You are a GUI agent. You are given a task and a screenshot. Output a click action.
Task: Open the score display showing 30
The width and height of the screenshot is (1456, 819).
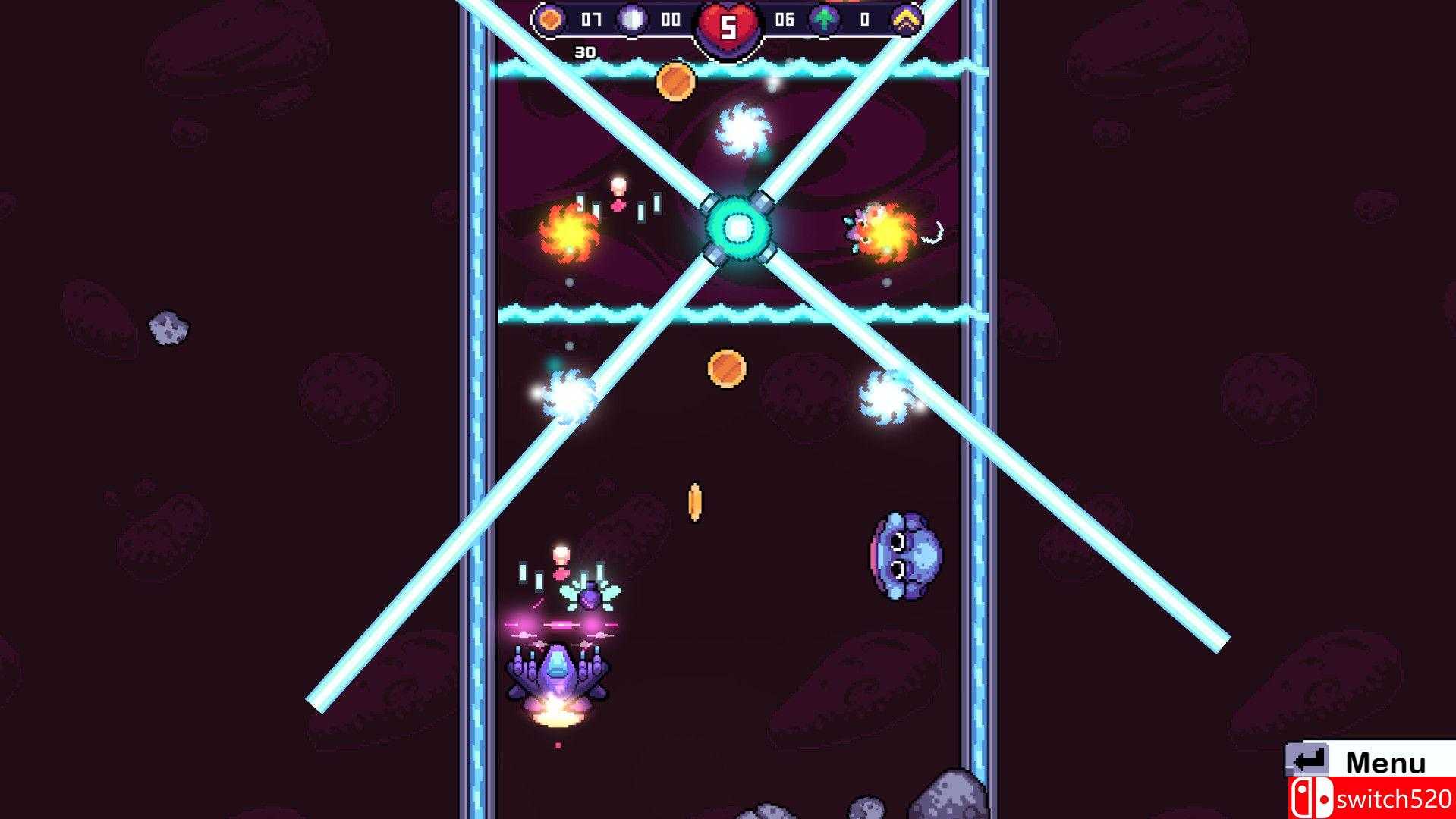[x=584, y=51]
